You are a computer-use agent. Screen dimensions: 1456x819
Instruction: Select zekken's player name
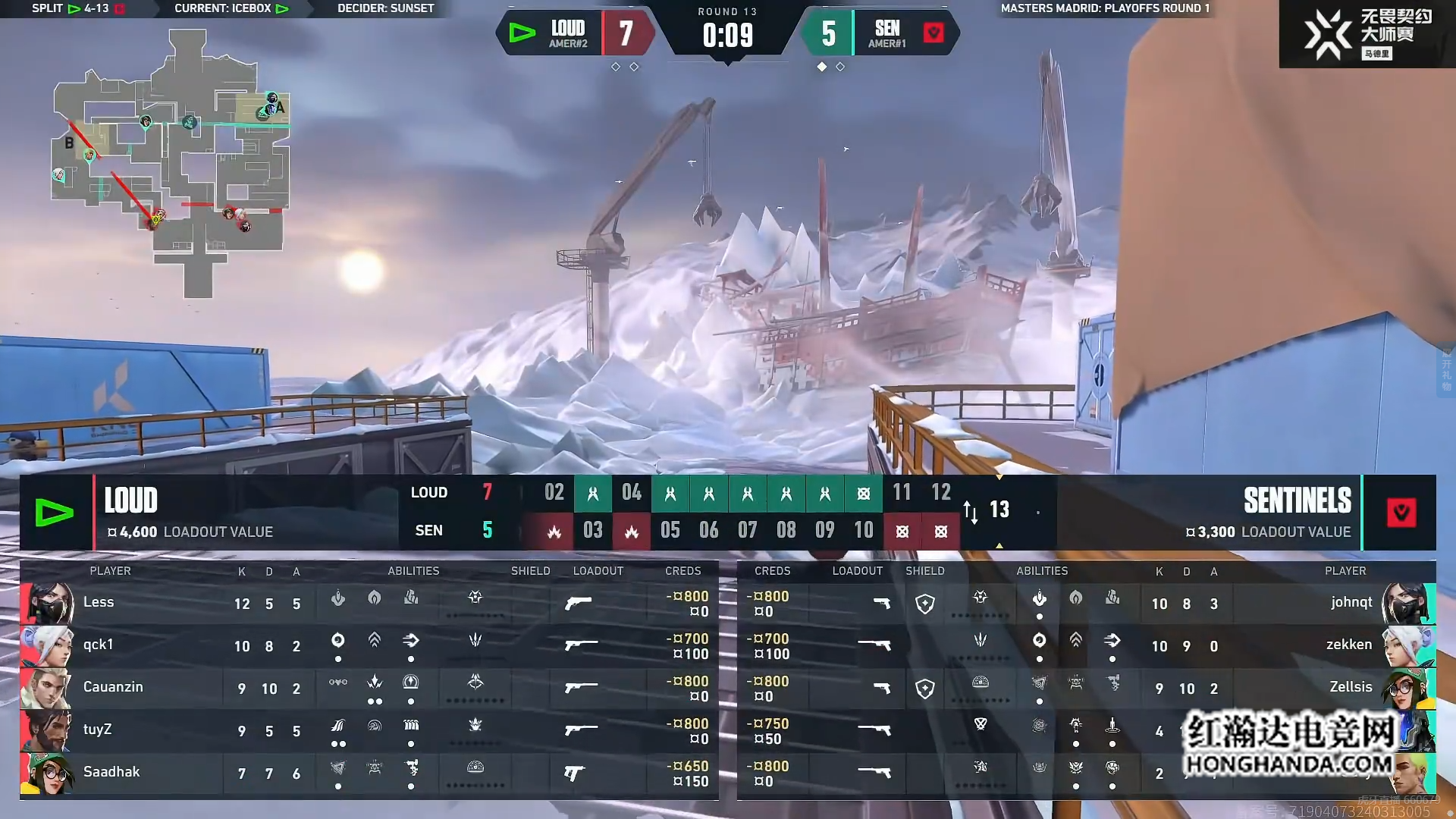[x=1348, y=645]
